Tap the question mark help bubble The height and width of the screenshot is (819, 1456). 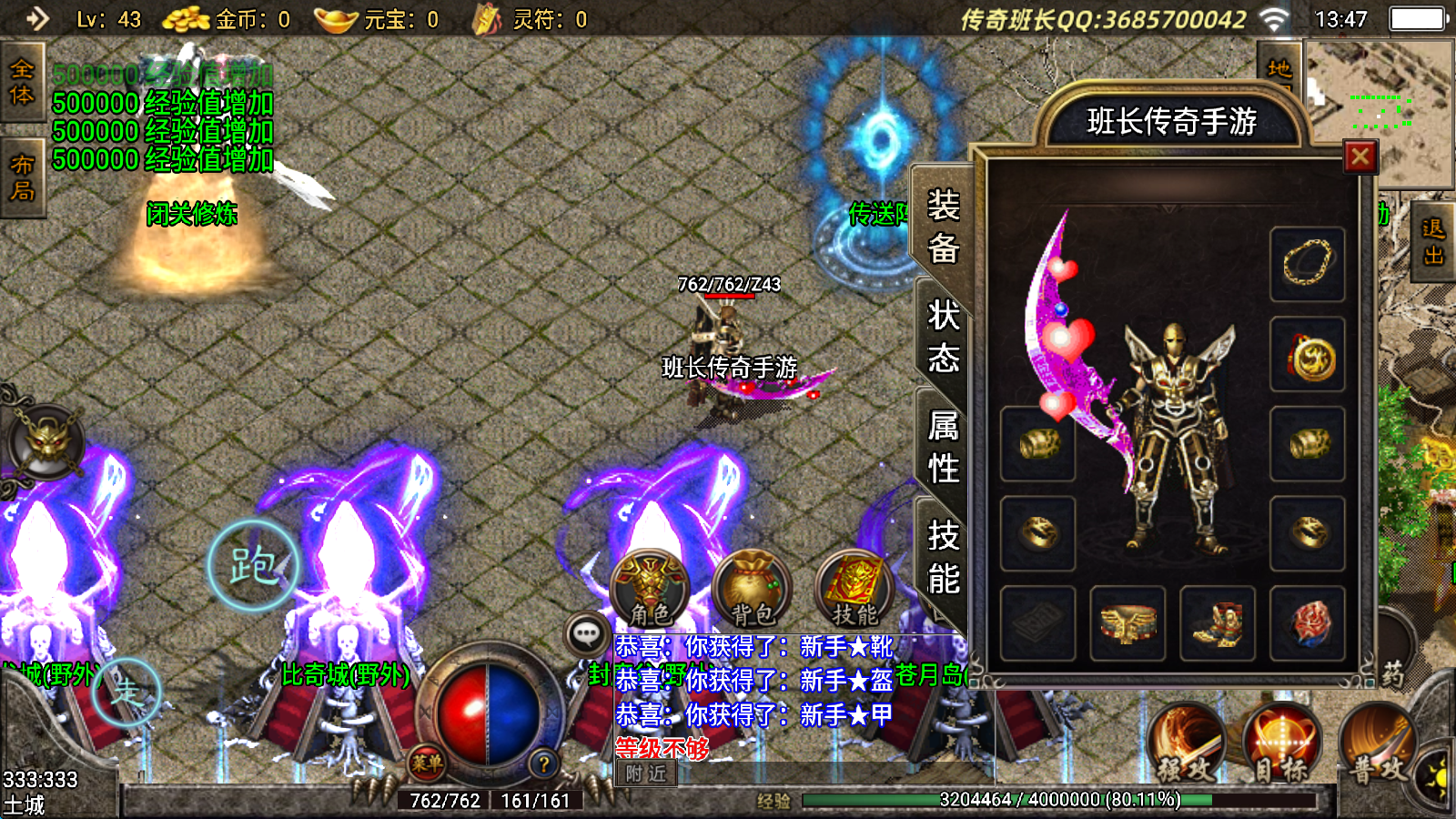[543, 764]
